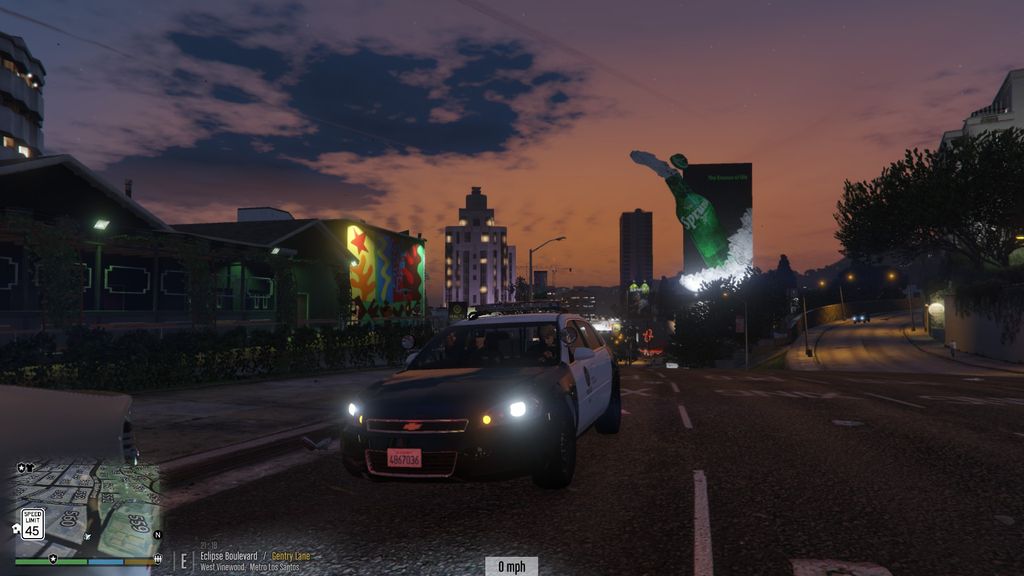Image resolution: width=1024 pixels, height=576 pixels.
Task: Click the clothing shirt blip on minimap
Action: (31, 467)
